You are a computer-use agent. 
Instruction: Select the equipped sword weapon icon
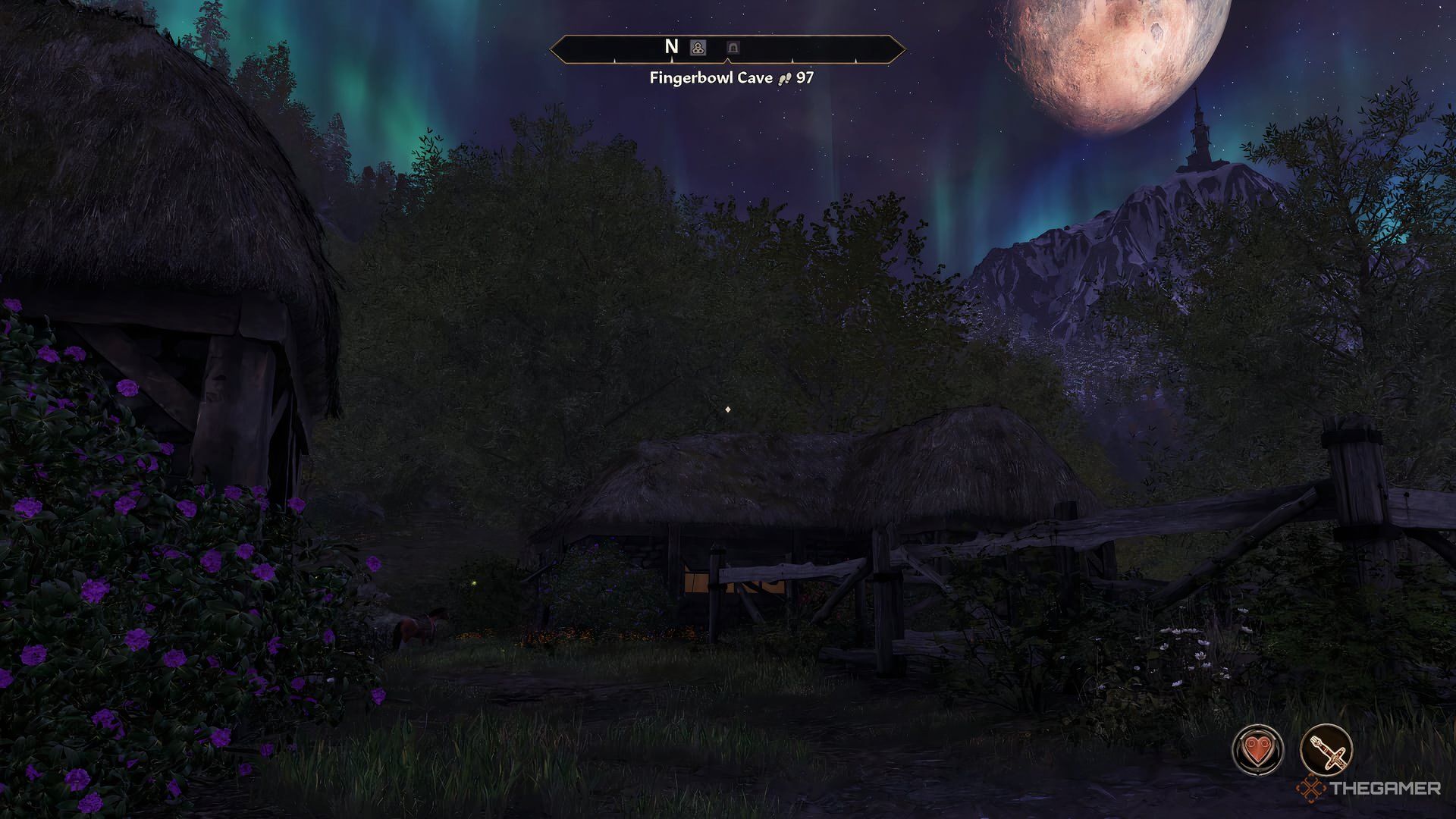(x=1326, y=750)
